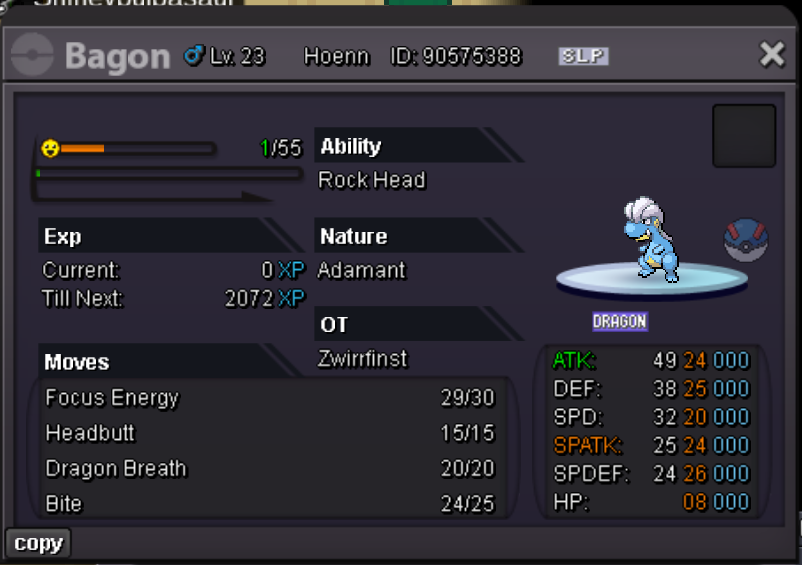This screenshot has width=802, height=565.
Task: Click the SLP status badge
Action: click(x=583, y=56)
